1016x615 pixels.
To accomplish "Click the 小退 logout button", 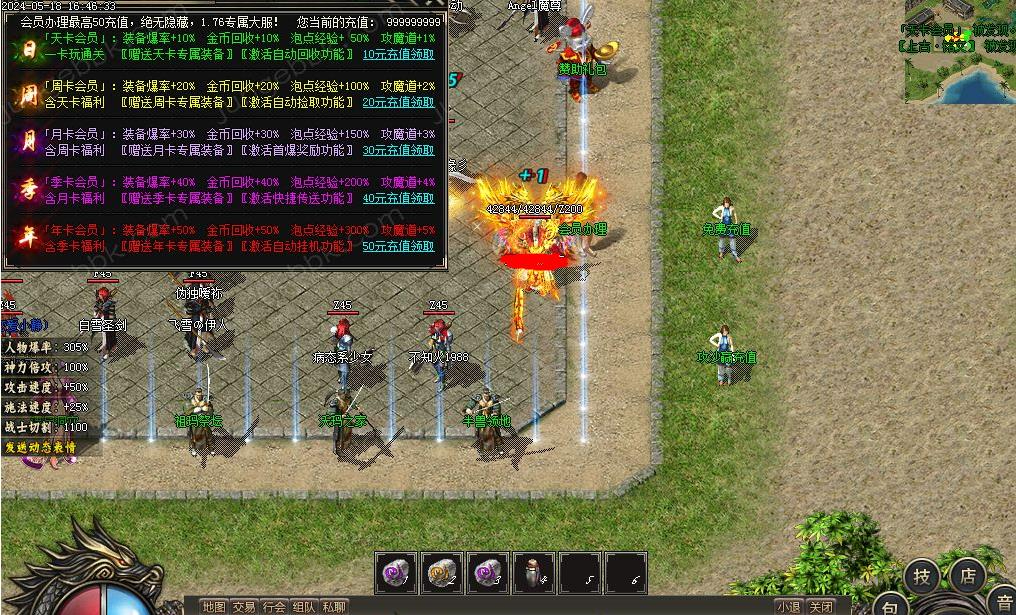I will (788, 606).
